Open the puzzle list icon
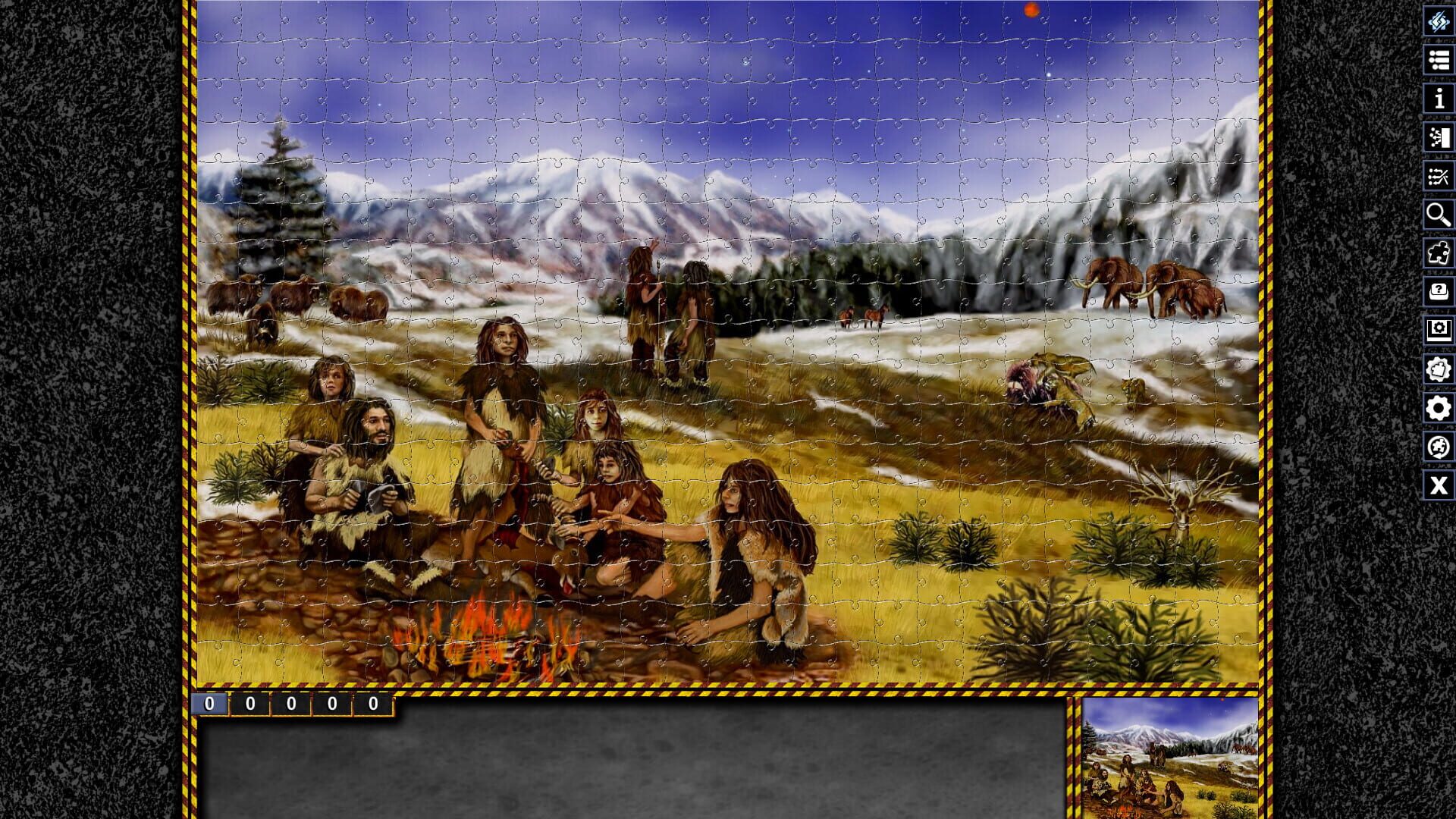The width and height of the screenshot is (1456, 819). pyautogui.click(x=1438, y=61)
